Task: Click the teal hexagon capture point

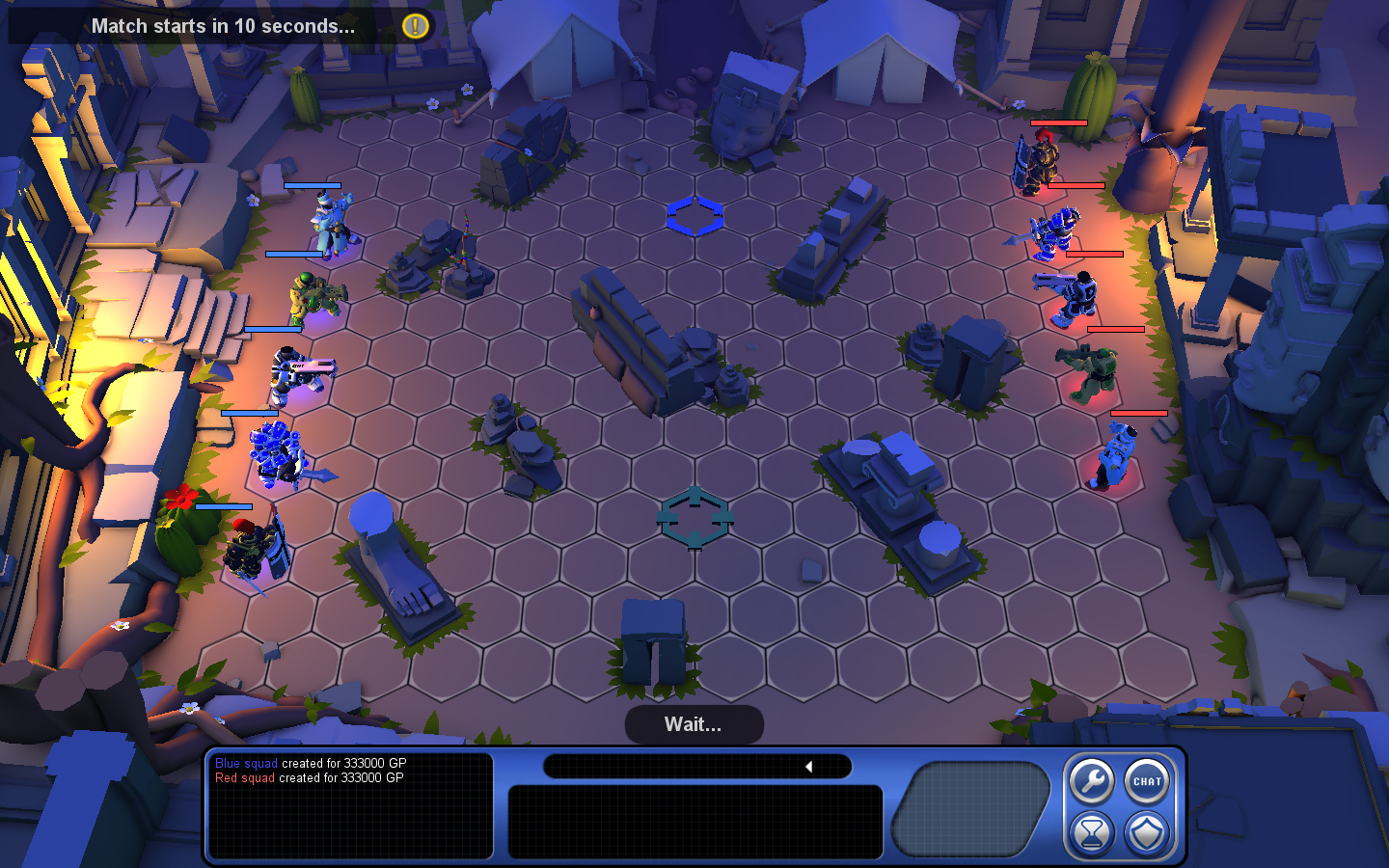Action: tap(694, 521)
